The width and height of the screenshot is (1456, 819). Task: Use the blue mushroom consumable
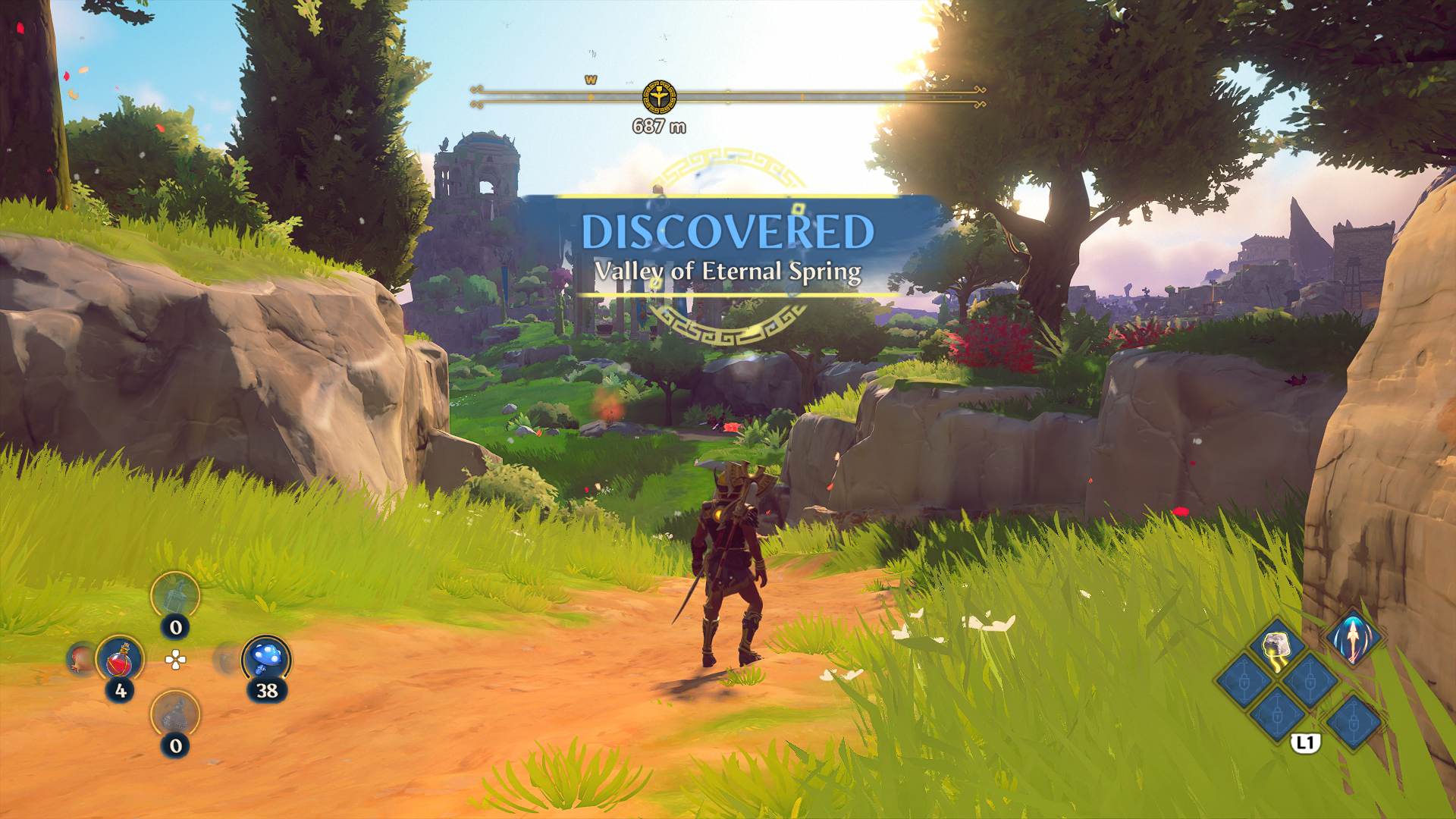click(x=266, y=658)
